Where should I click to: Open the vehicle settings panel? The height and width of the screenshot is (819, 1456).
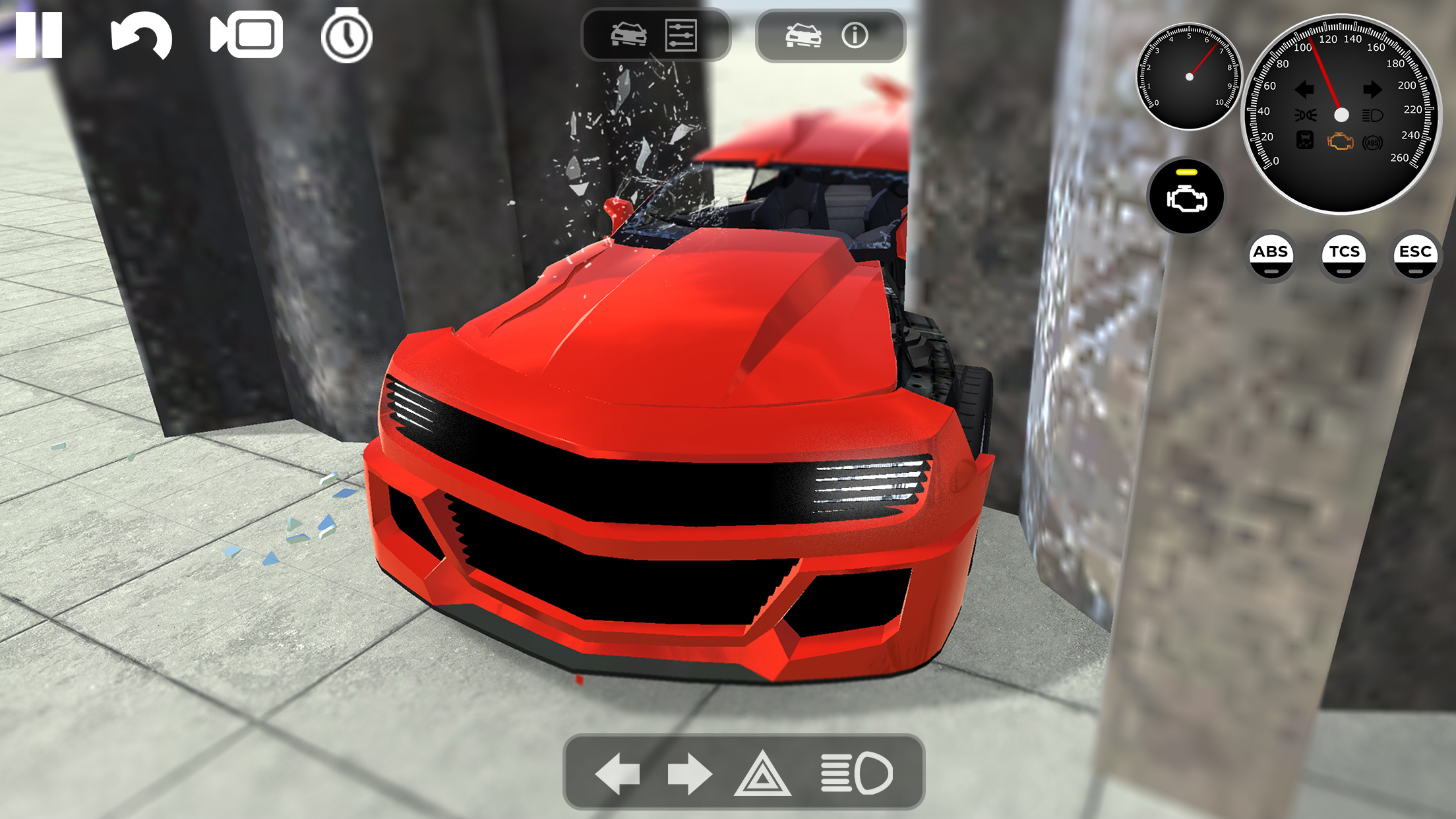click(681, 36)
